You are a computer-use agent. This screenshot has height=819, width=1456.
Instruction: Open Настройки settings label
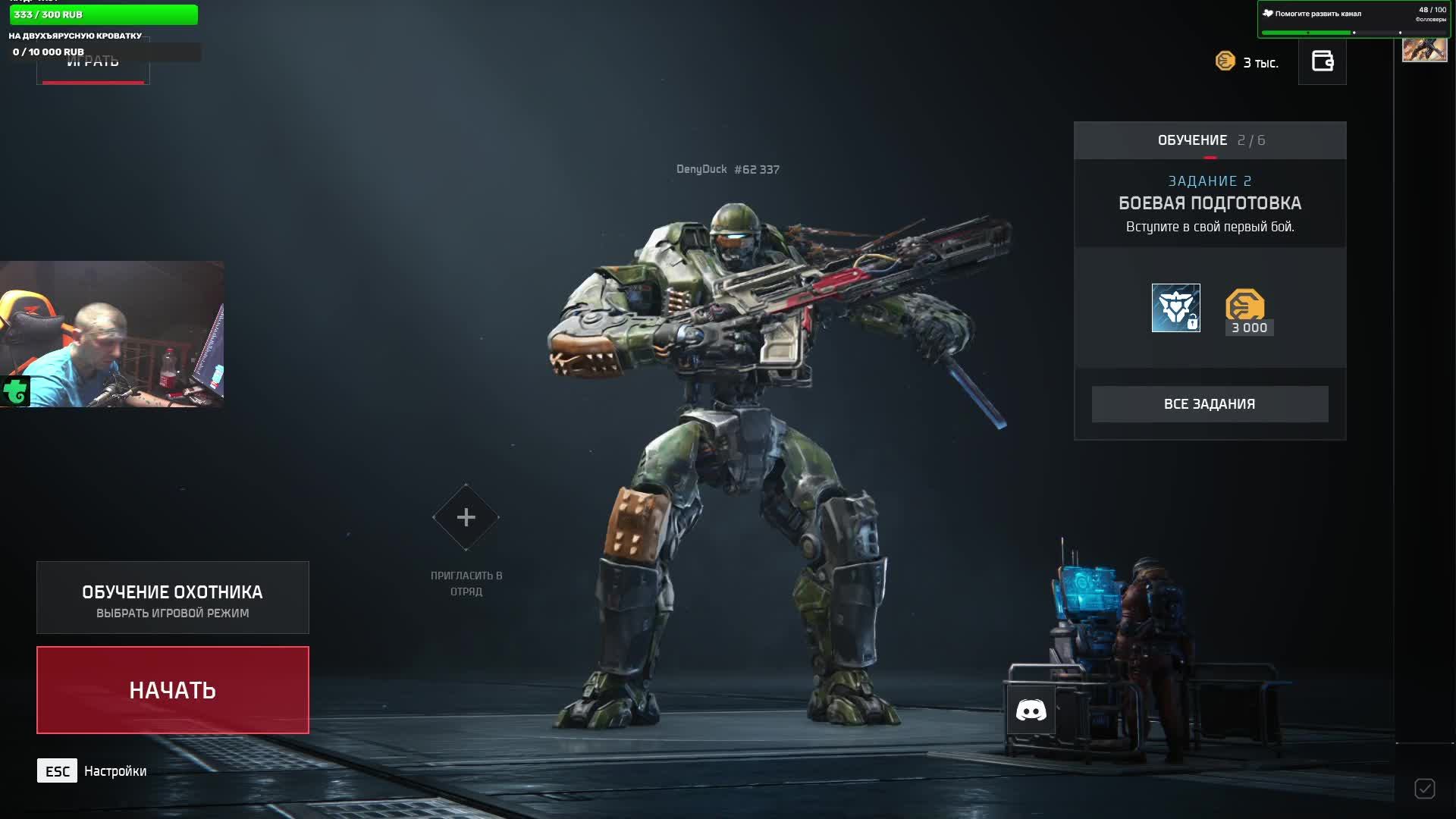tap(115, 771)
